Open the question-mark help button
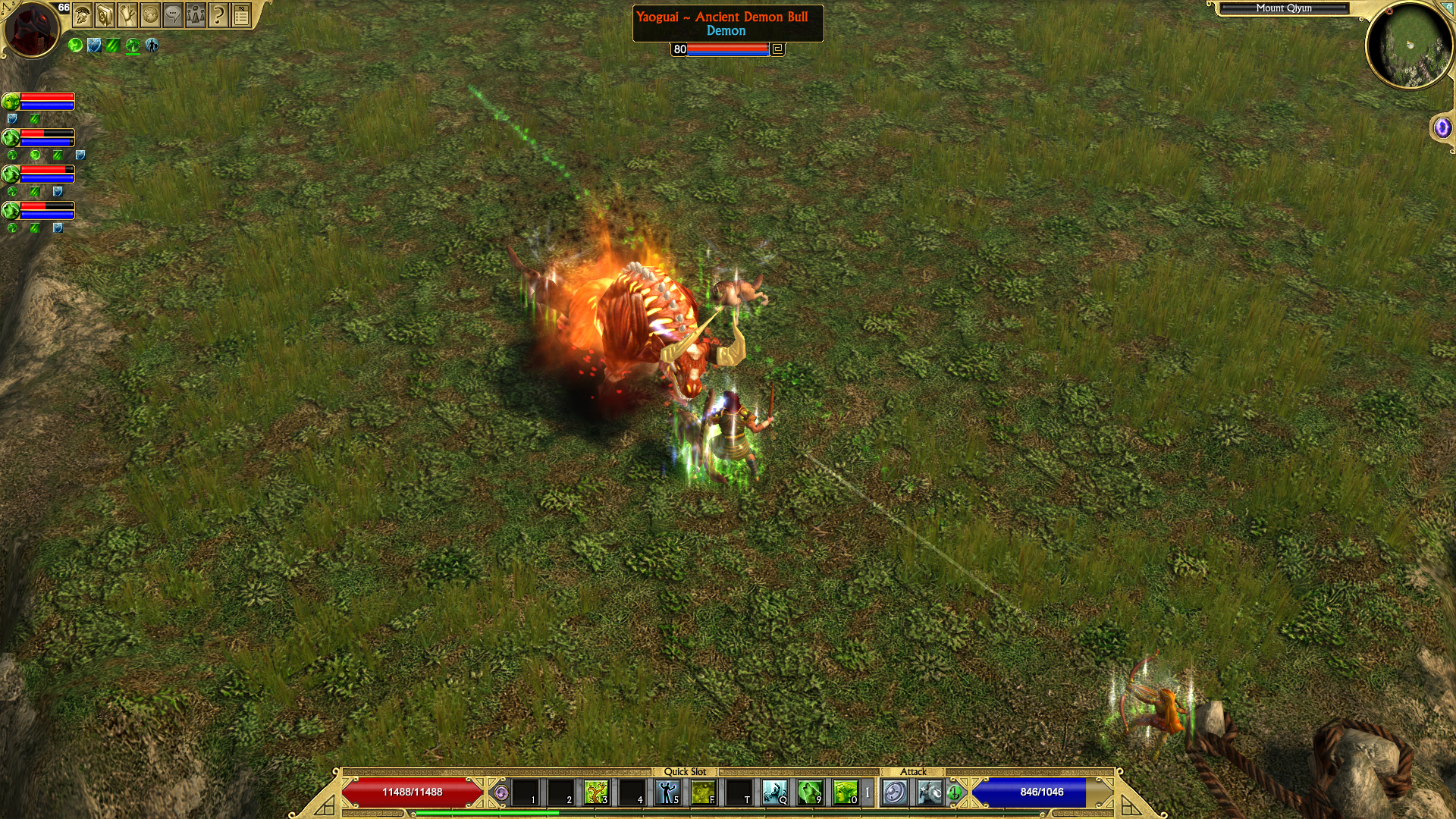This screenshot has width=1456, height=819. click(218, 14)
